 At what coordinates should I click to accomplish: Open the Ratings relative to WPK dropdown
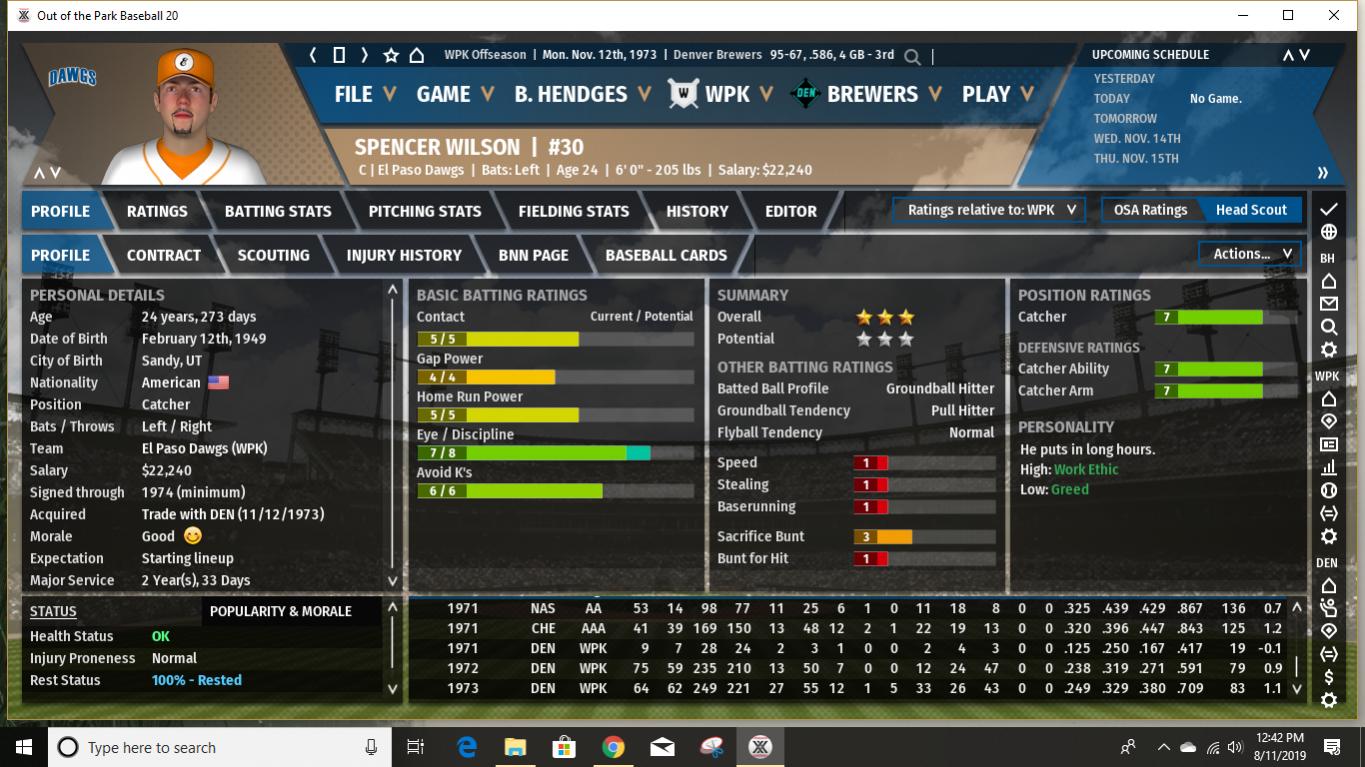point(988,210)
